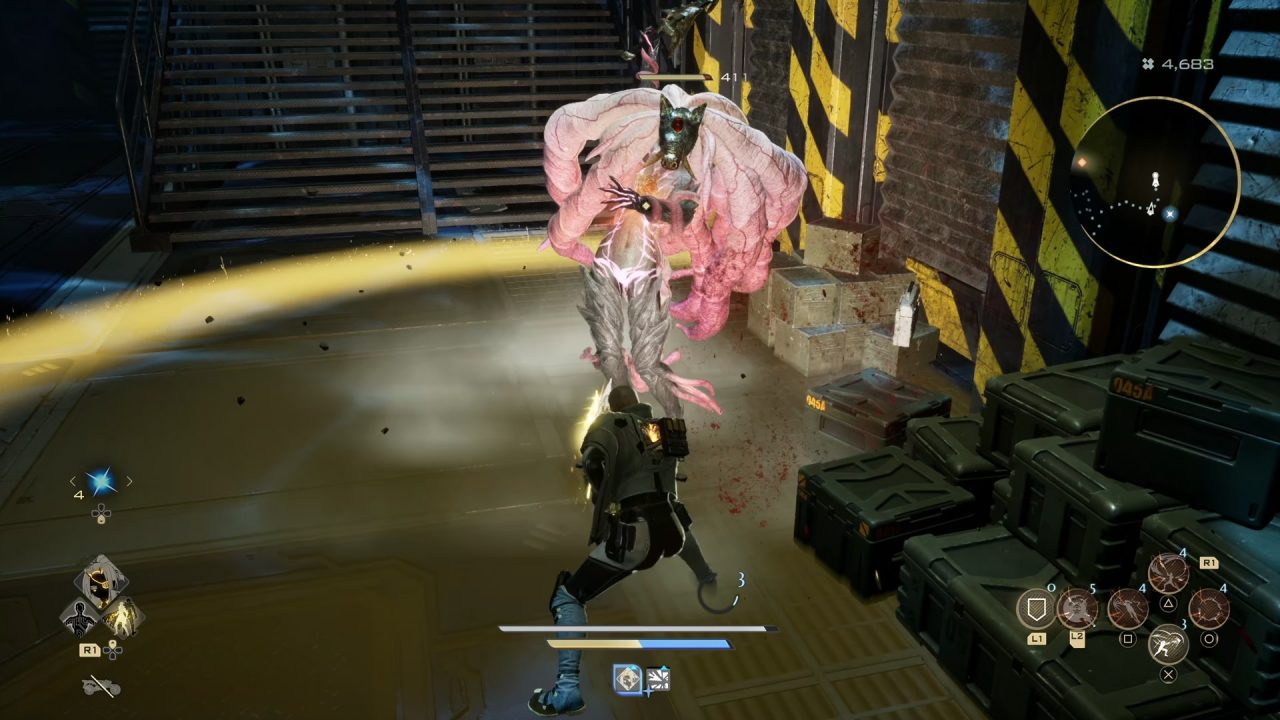Toggle the dark body silhouette icon
The image size is (1280, 720).
click(x=81, y=615)
